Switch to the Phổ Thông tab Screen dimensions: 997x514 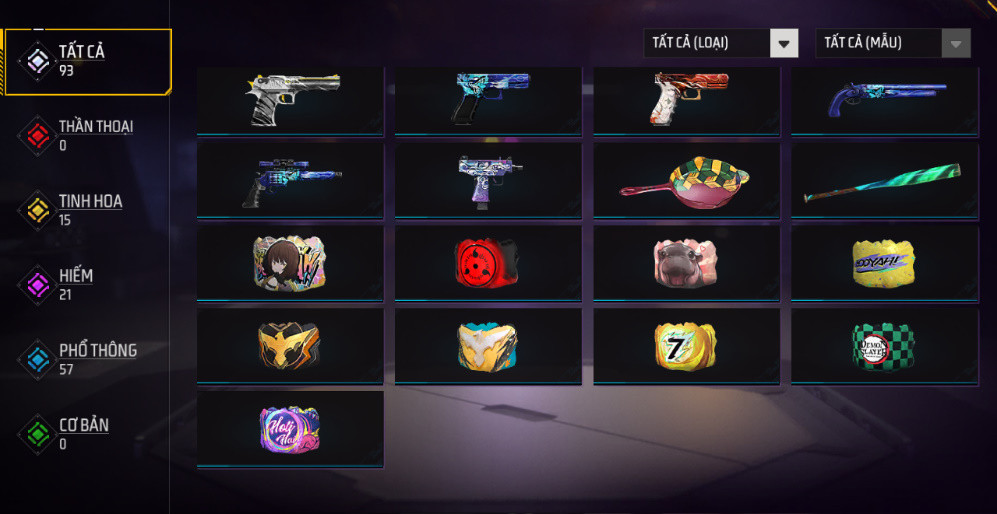(x=88, y=359)
